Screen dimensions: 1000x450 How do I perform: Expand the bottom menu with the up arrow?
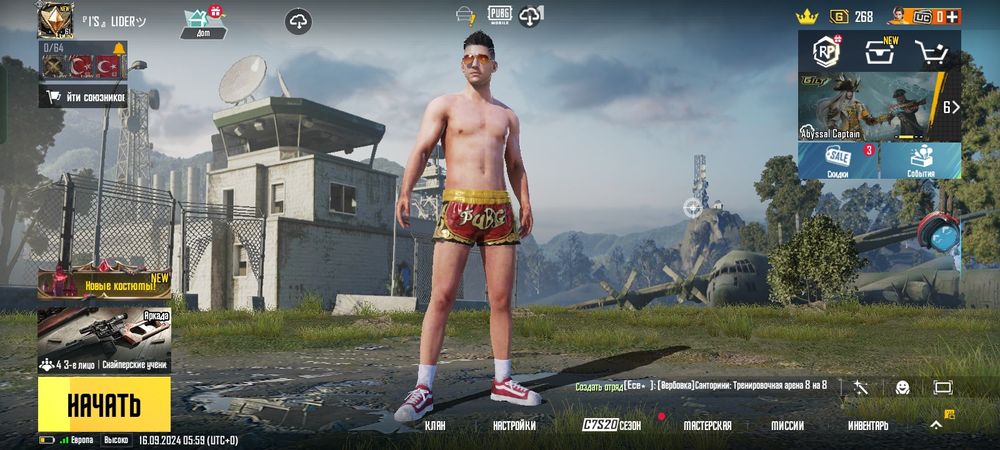pyautogui.click(x=936, y=425)
